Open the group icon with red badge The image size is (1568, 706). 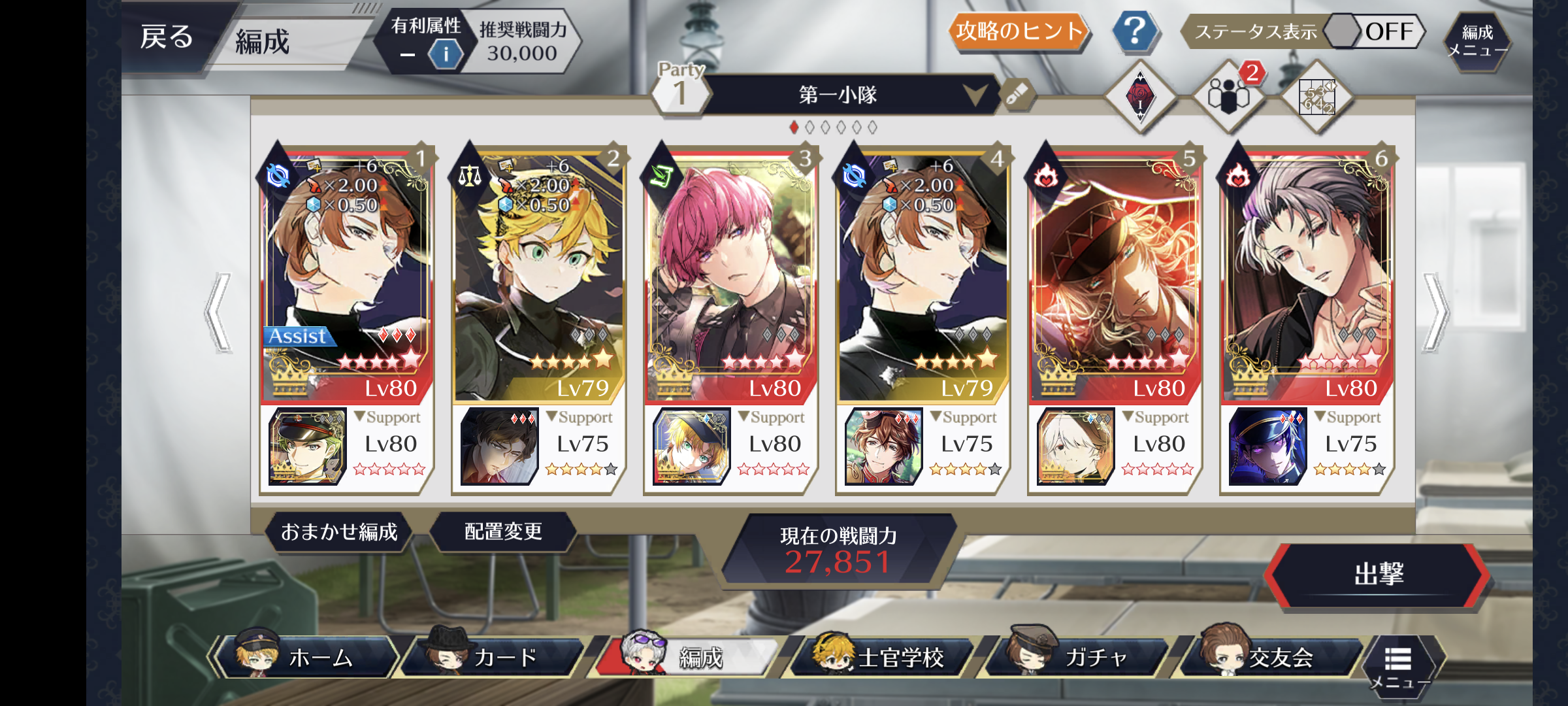(1228, 97)
